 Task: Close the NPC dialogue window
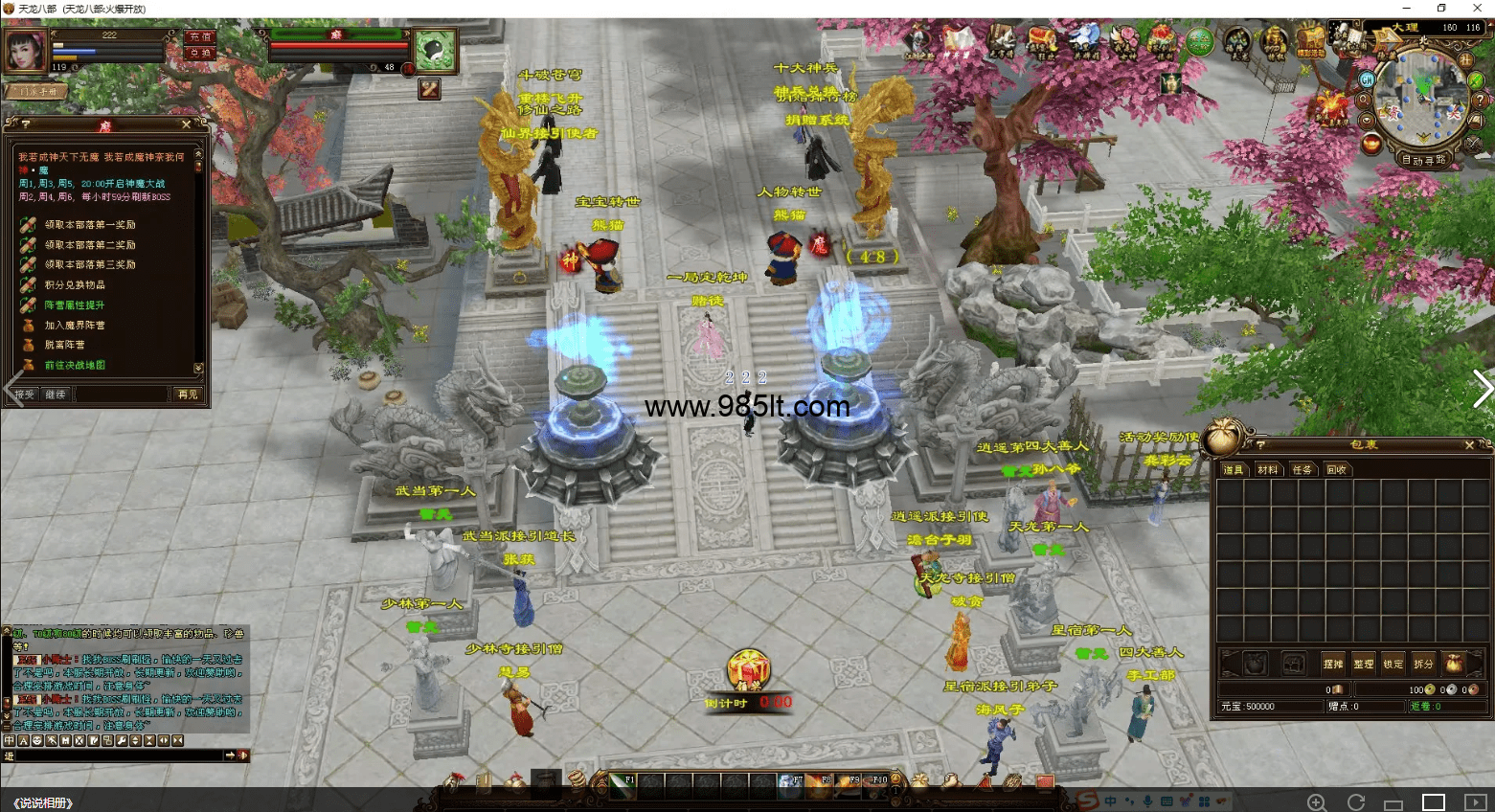pyautogui.click(x=186, y=124)
